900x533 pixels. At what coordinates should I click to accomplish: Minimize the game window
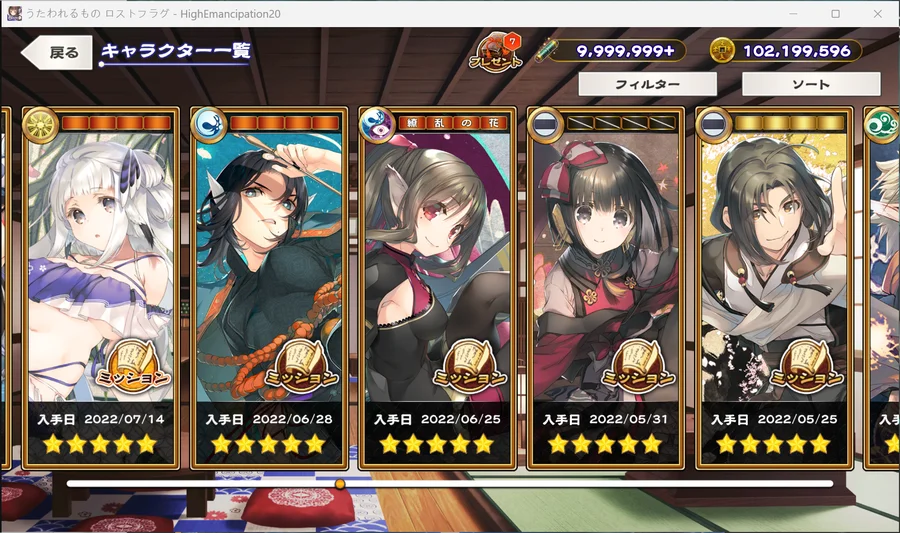(791, 13)
